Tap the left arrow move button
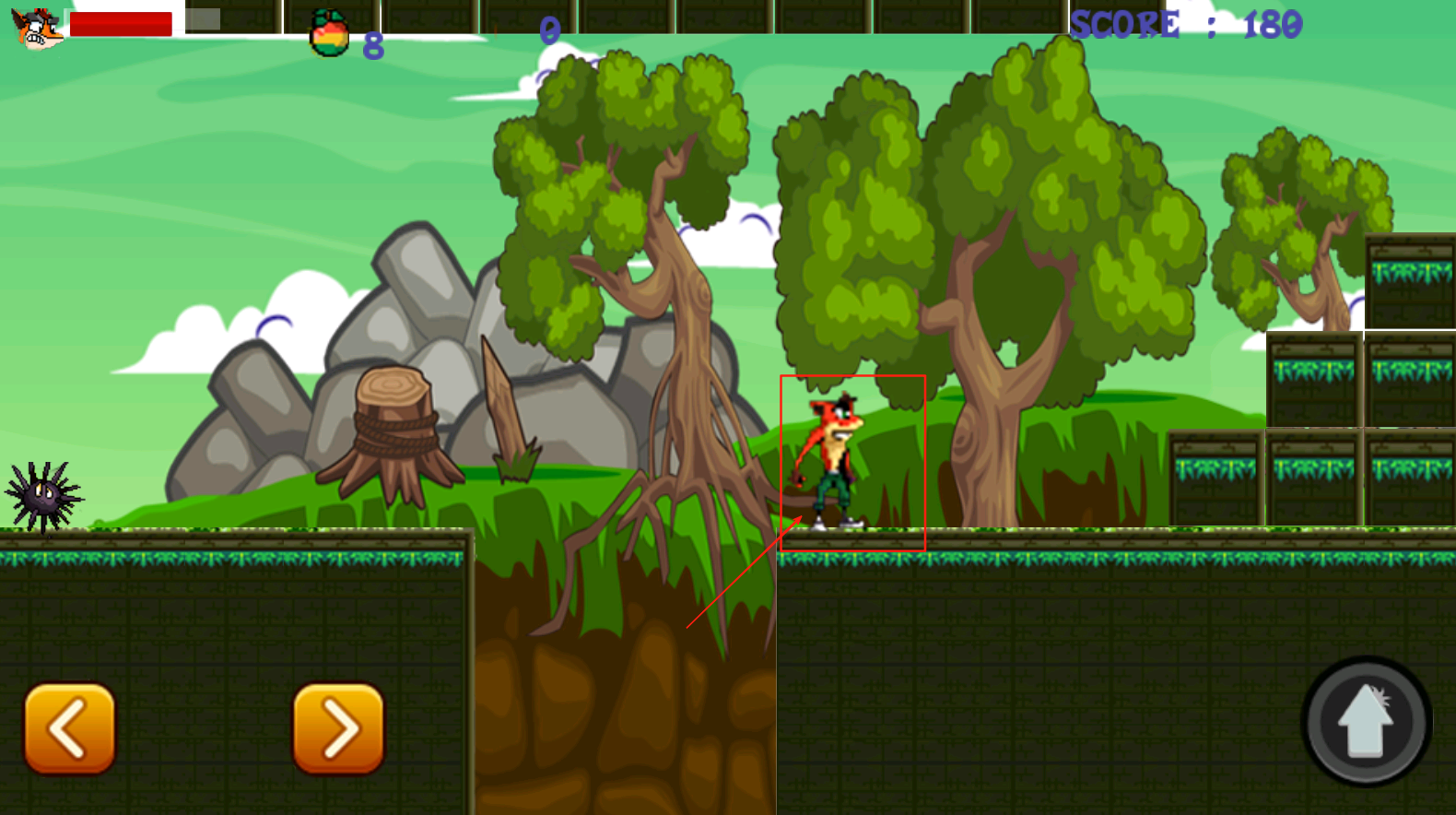Viewport: 1456px width, 815px height. click(x=70, y=728)
